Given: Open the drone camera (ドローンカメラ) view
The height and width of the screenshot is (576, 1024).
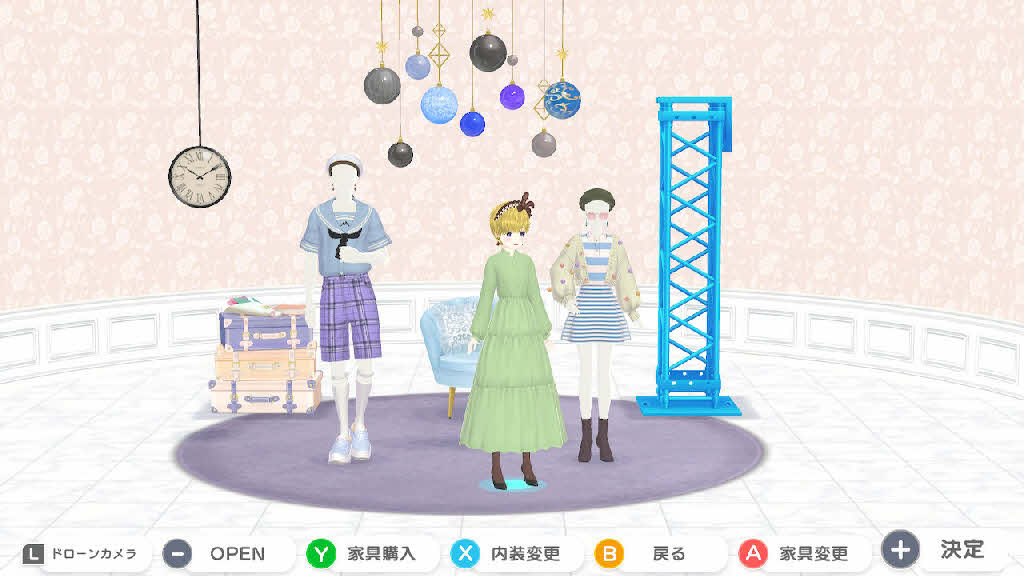Looking at the screenshot, I should (80, 553).
